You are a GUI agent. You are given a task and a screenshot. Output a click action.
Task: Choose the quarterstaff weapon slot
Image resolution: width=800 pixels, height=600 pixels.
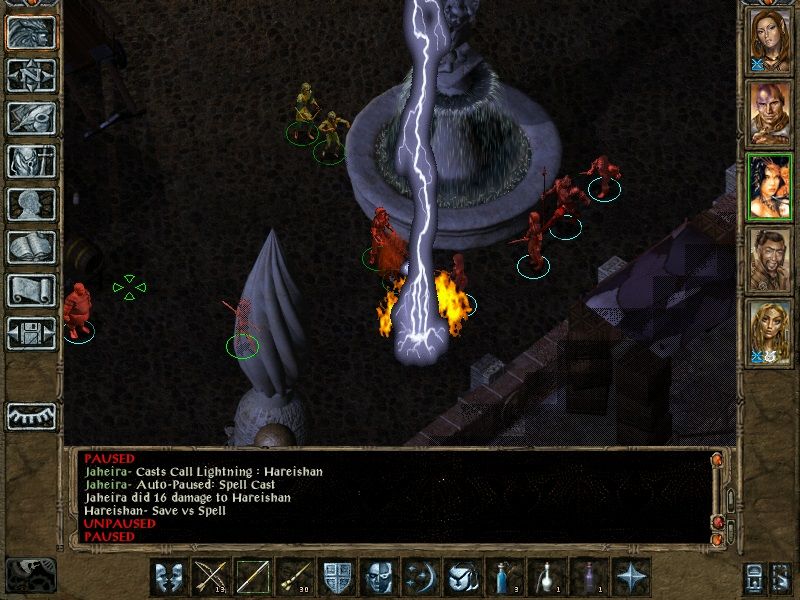[253, 578]
